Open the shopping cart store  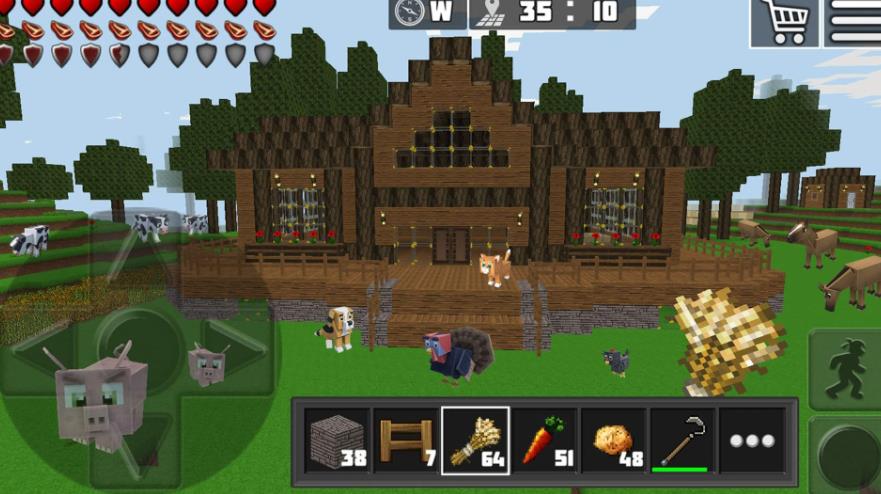coord(783,22)
